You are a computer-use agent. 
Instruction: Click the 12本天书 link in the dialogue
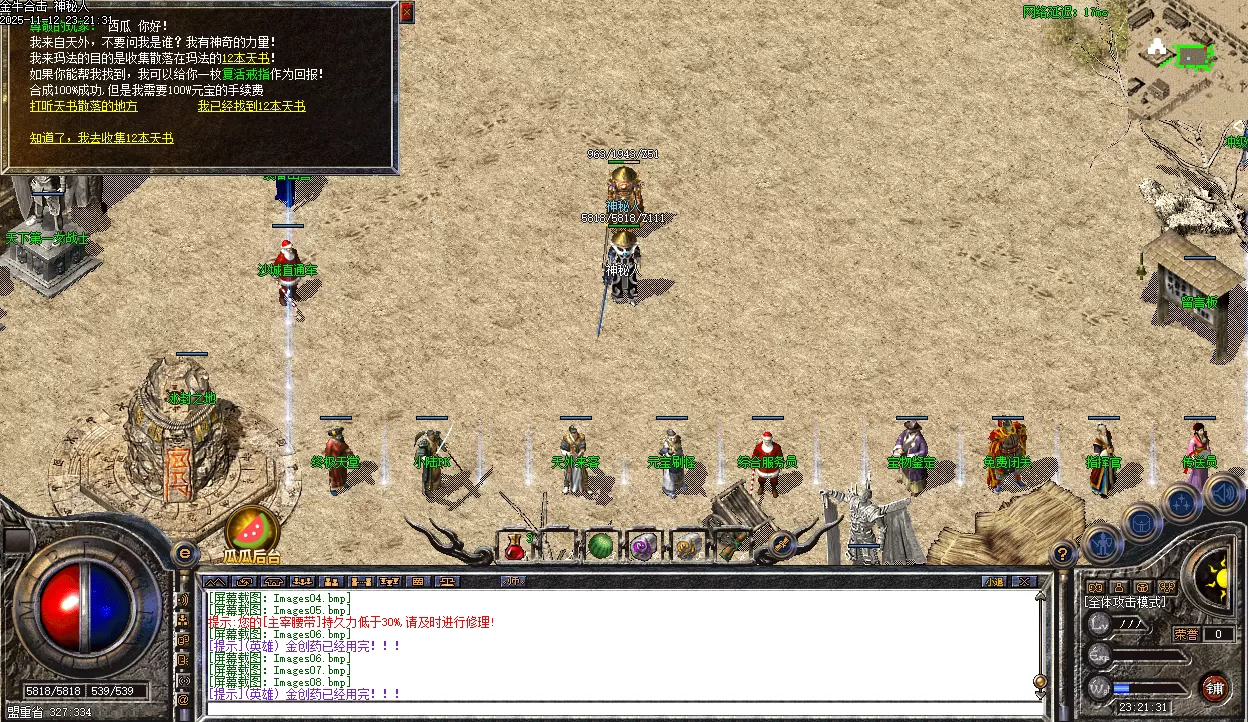coord(247,59)
